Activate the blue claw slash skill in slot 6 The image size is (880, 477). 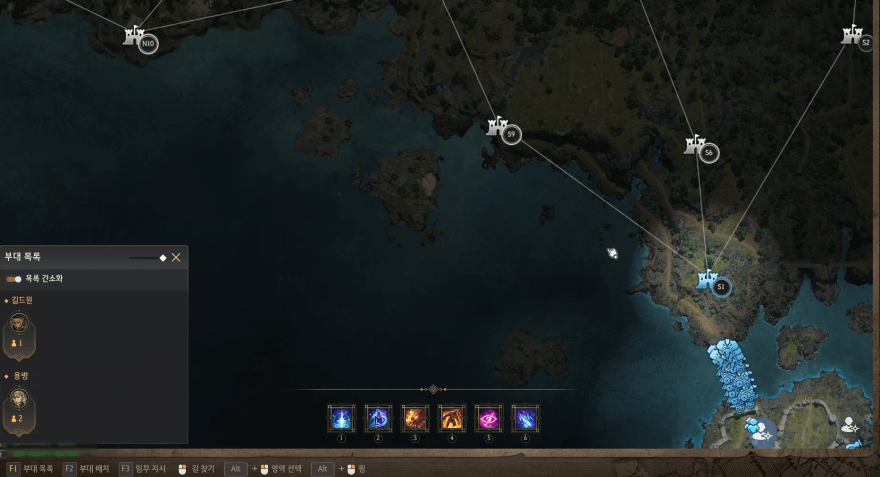(x=526, y=418)
